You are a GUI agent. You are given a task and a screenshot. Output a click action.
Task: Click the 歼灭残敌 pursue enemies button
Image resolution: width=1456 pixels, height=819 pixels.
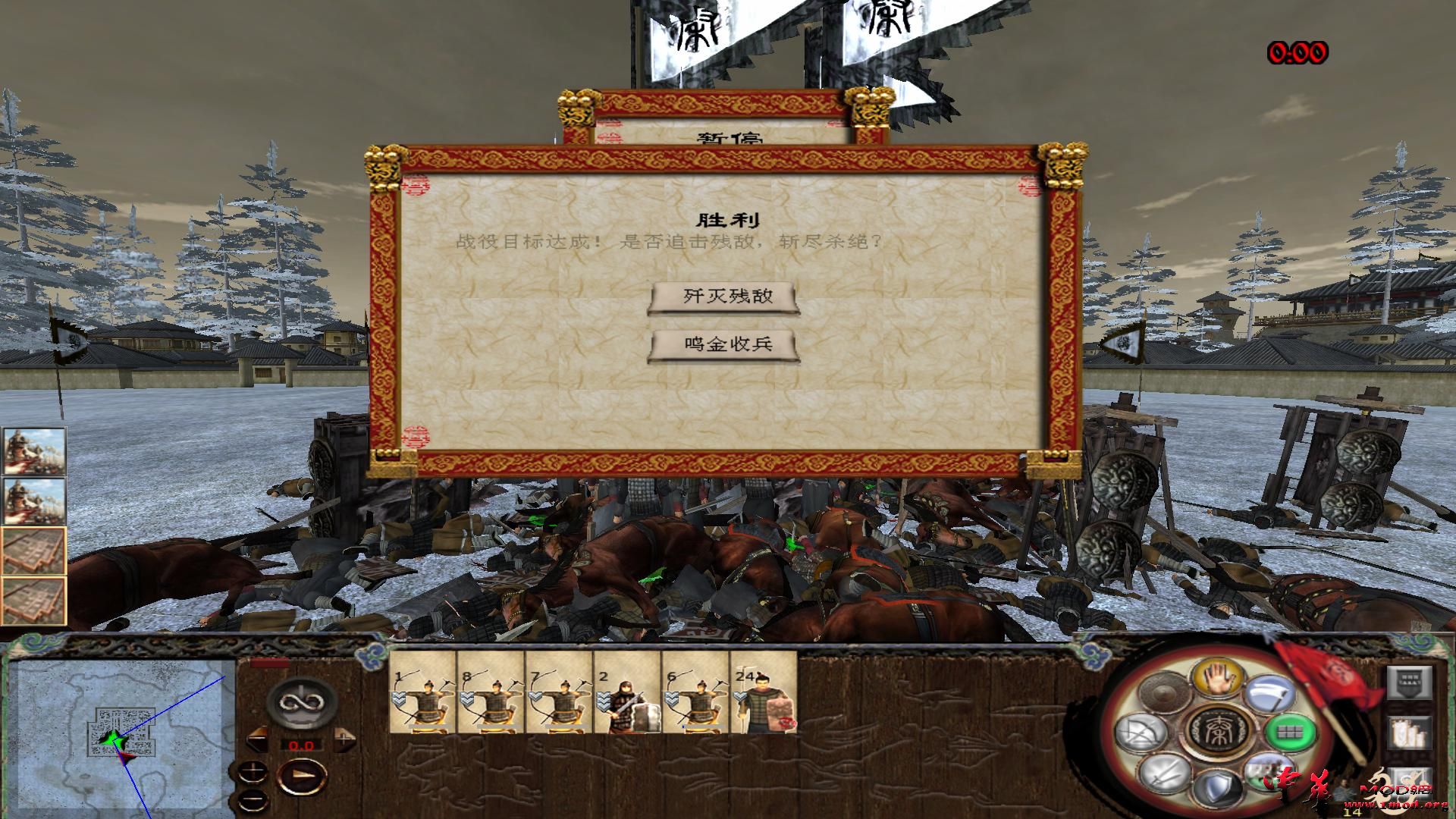tap(720, 297)
